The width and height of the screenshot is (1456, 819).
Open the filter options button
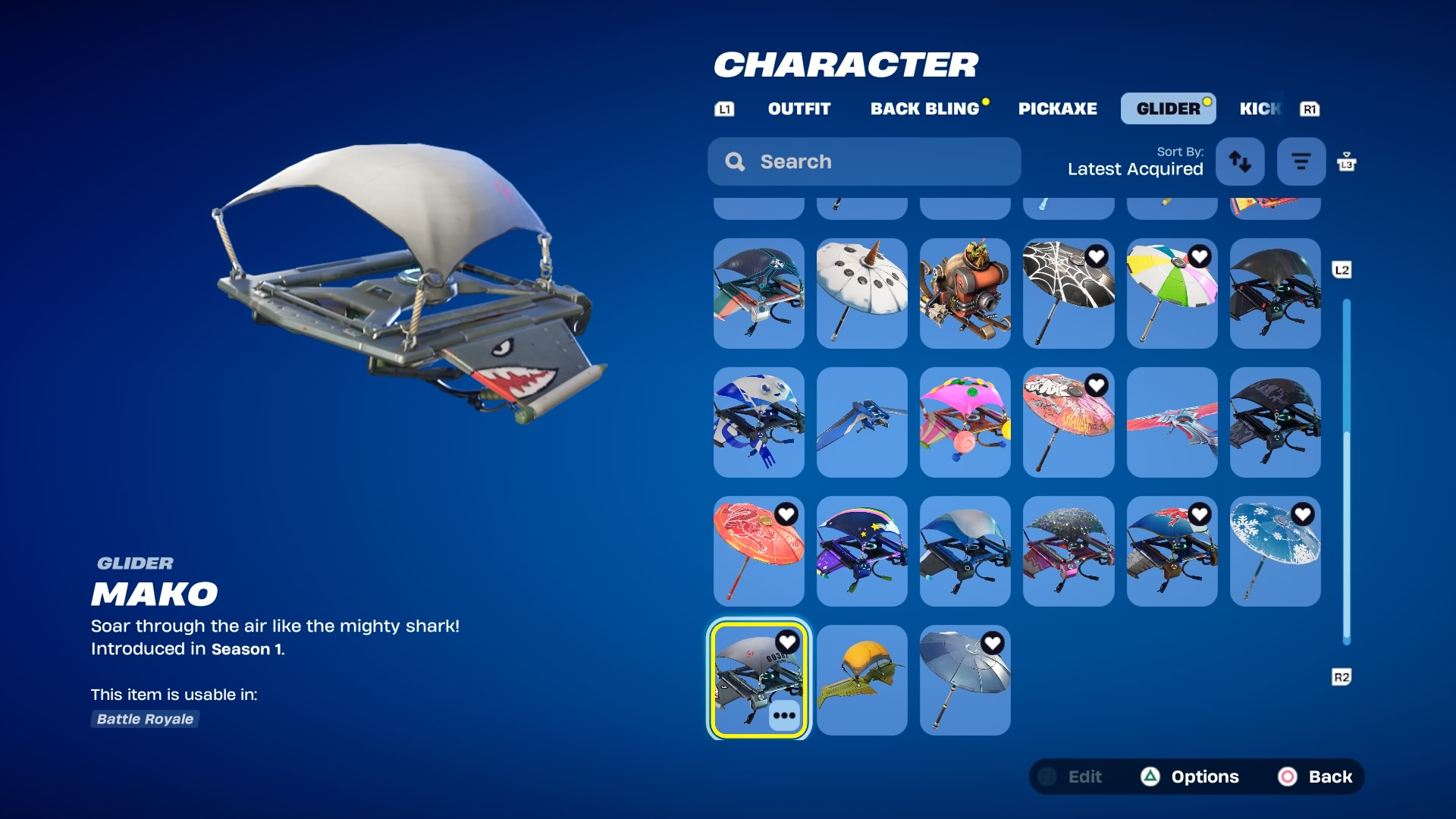pyautogui.click(x=1301, y=162)
